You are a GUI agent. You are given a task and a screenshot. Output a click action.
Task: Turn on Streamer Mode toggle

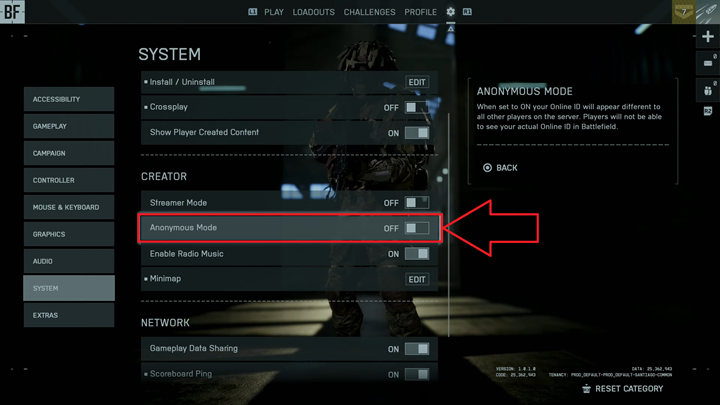pyautogui.click(x=416, y=203)
